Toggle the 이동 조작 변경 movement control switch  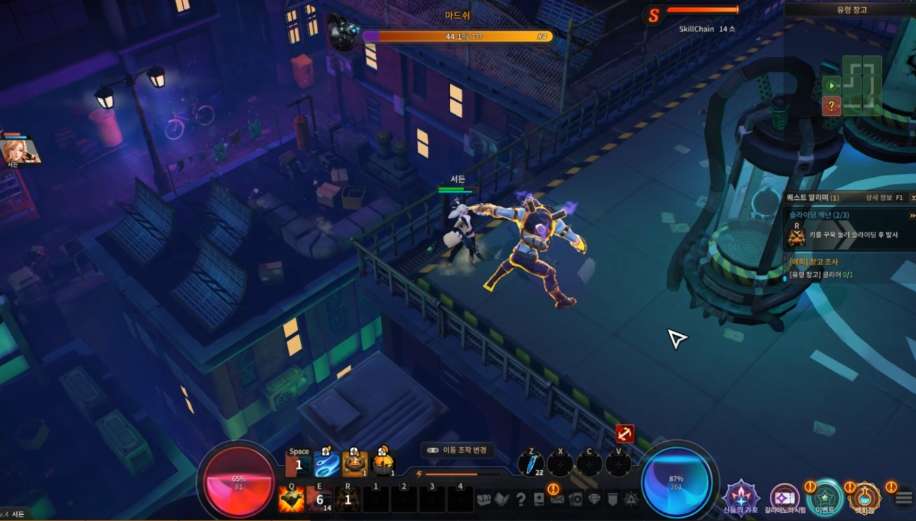pyautogui.click(x=432, y=451)
